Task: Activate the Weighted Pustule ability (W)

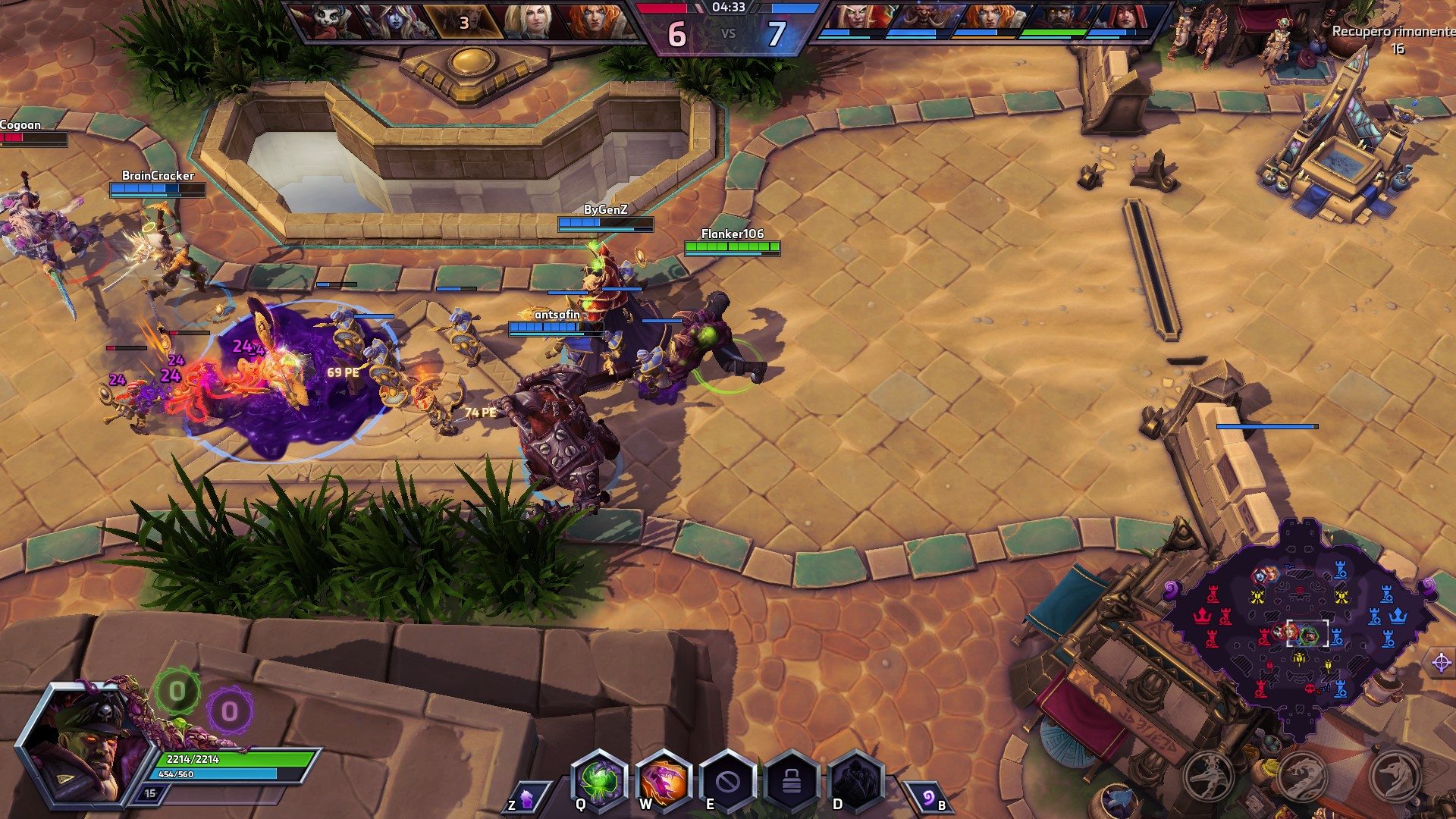Action: (x=664, y=780)
